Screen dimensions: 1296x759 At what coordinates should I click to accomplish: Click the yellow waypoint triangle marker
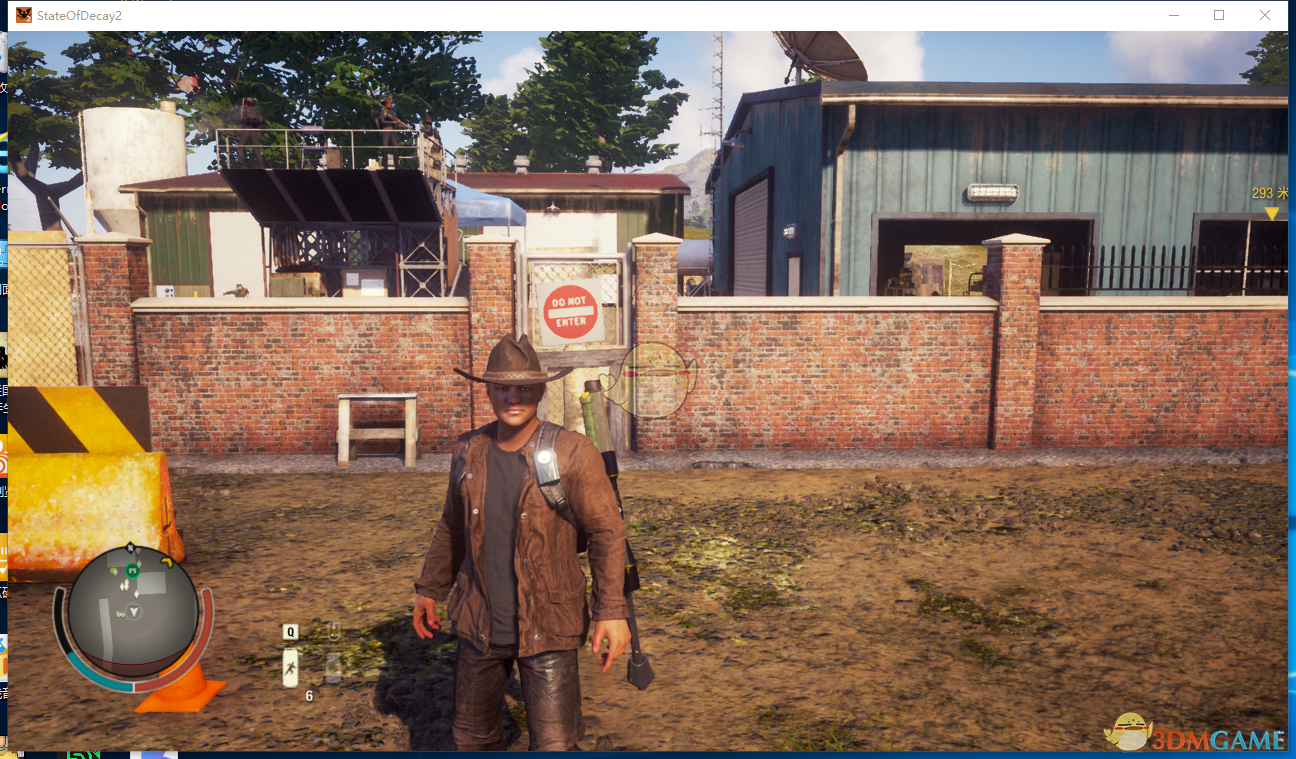click(1271, 213)
